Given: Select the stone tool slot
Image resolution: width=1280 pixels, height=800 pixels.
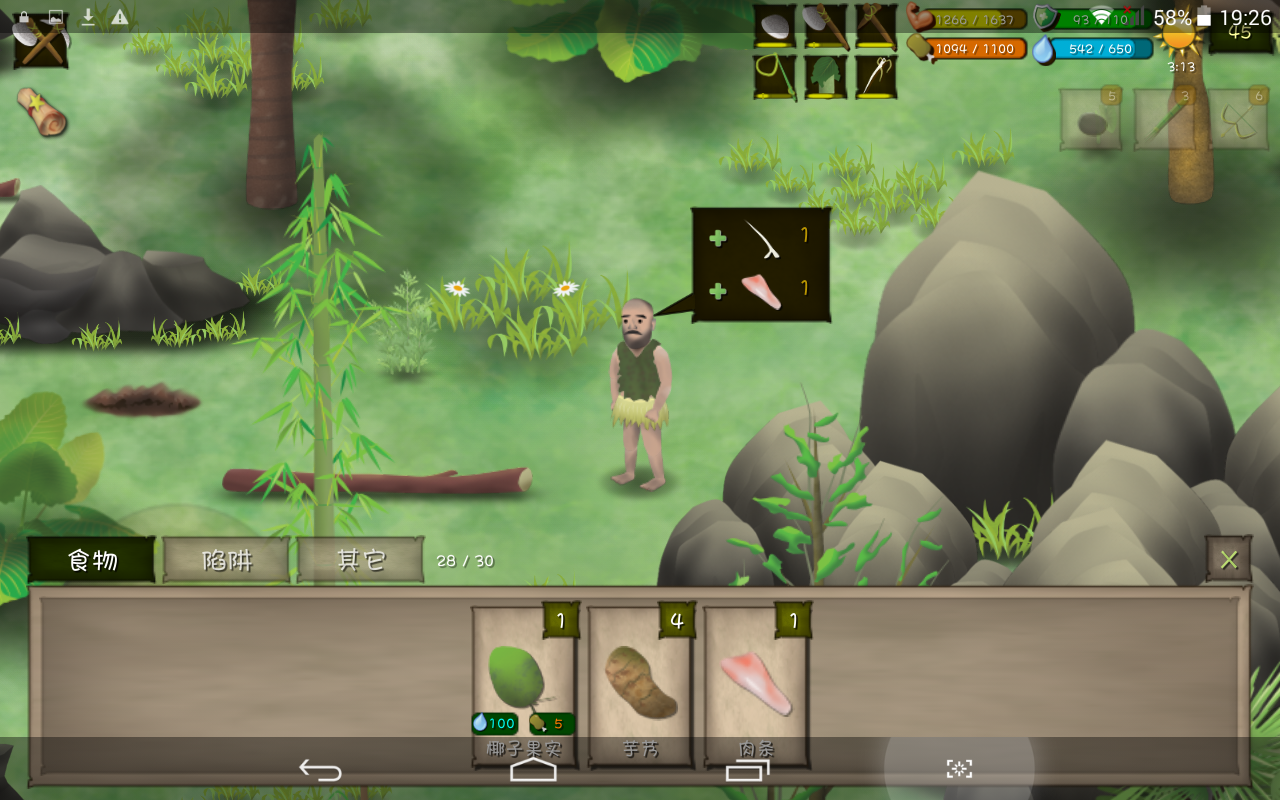Looking at the screenshot, I should 774,27.
